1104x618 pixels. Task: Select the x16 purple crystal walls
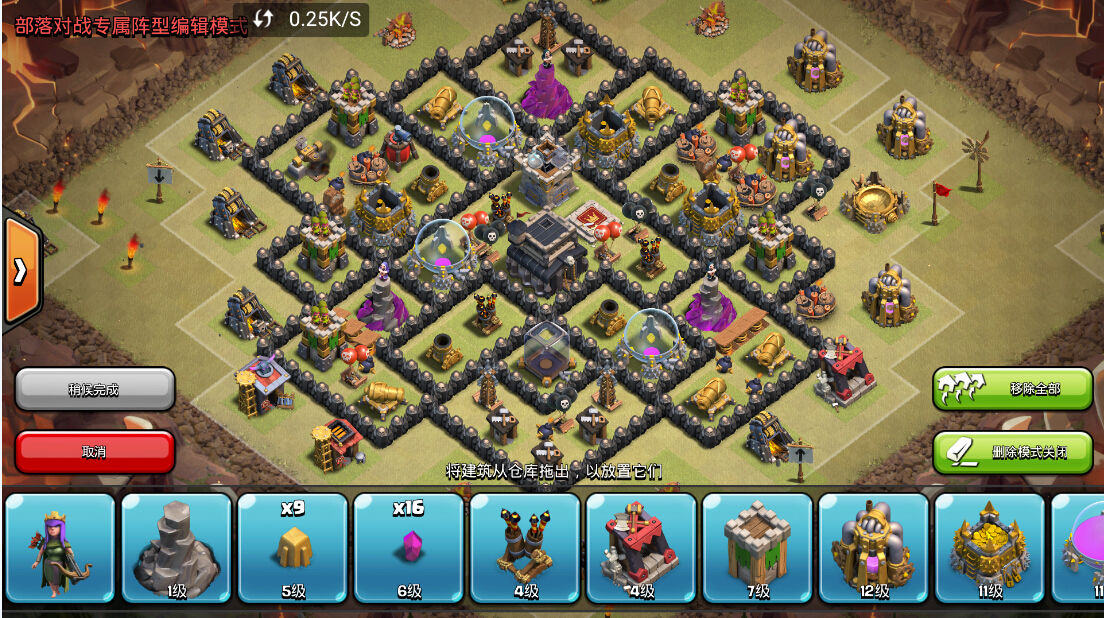(x=408, y=548)
